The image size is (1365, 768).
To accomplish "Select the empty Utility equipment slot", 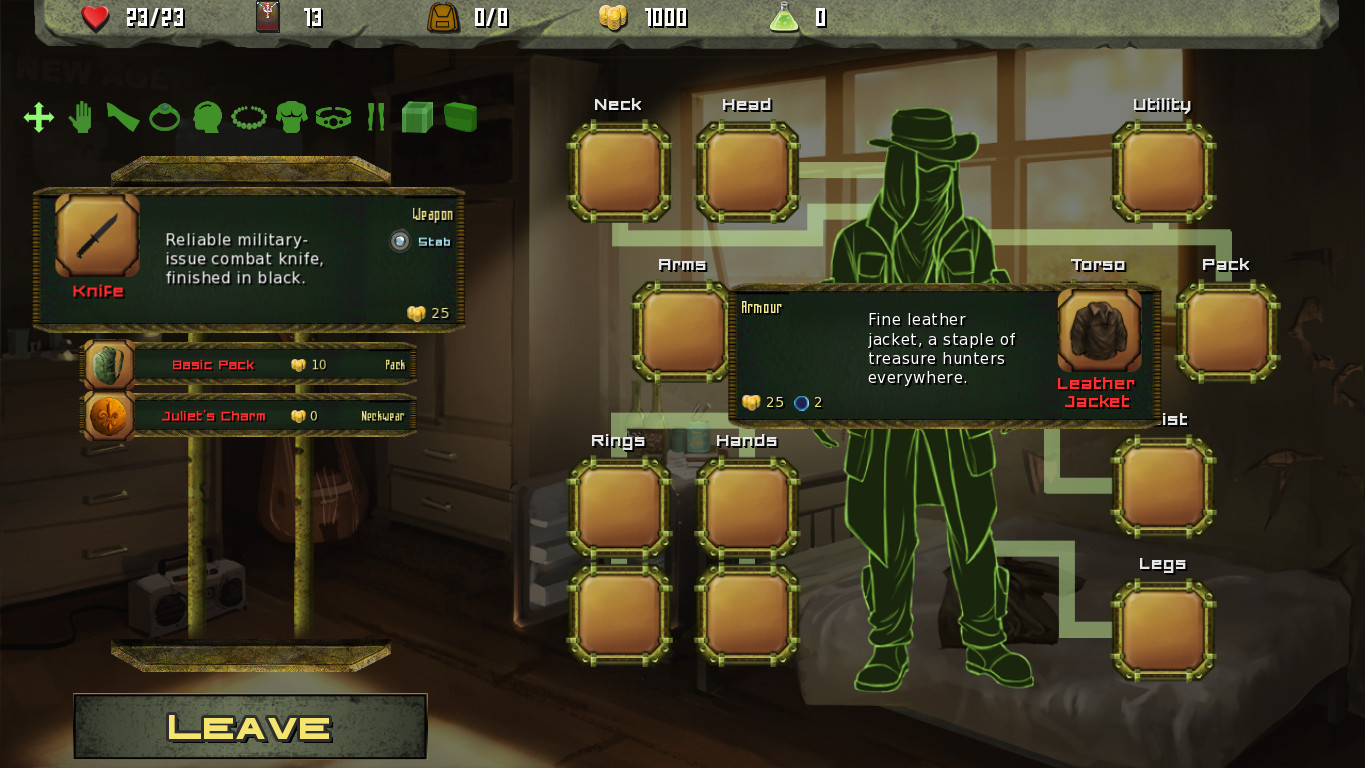I will 1162,171.
